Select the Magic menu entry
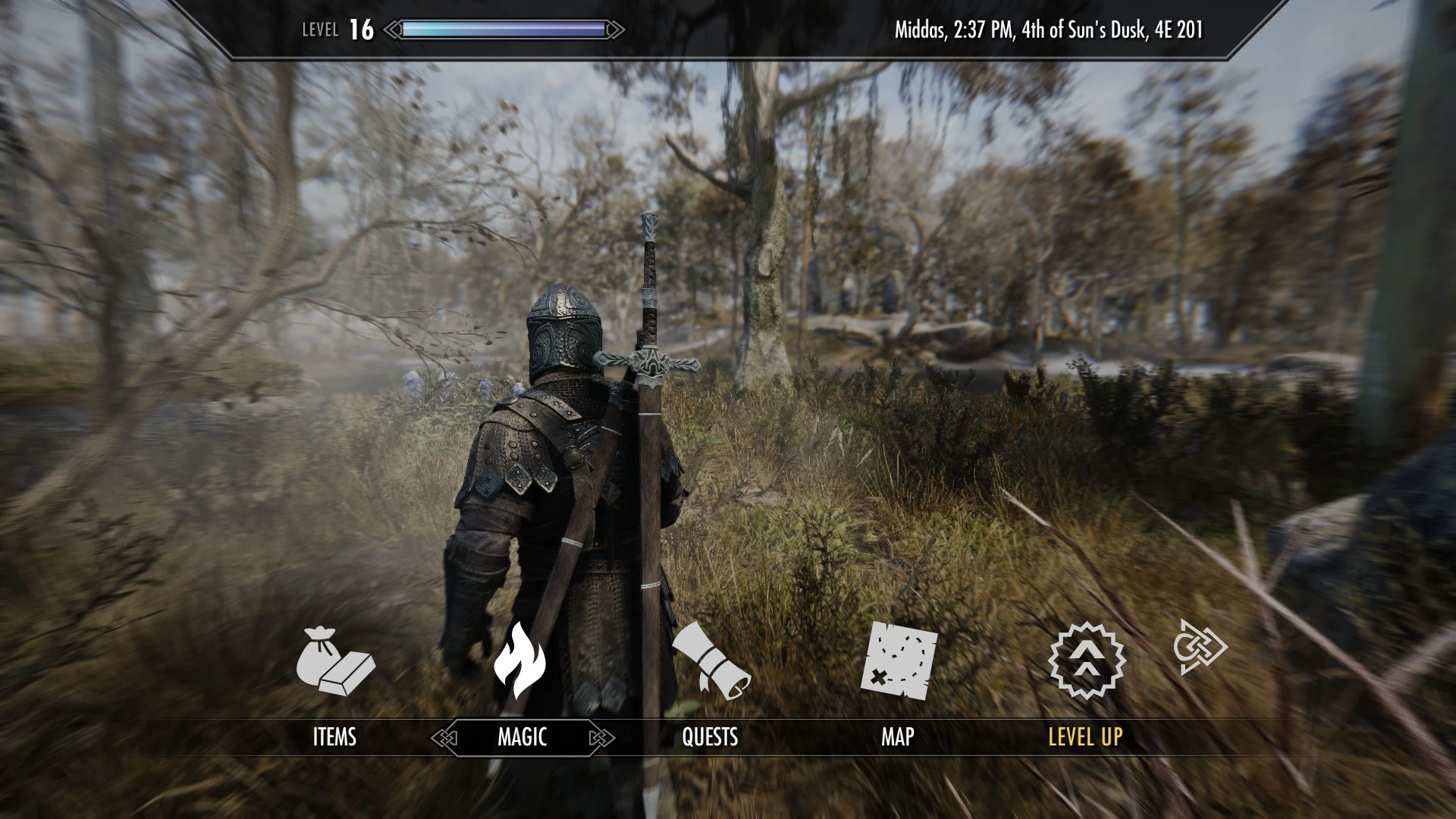1456x819 pixels. point(522,736)
